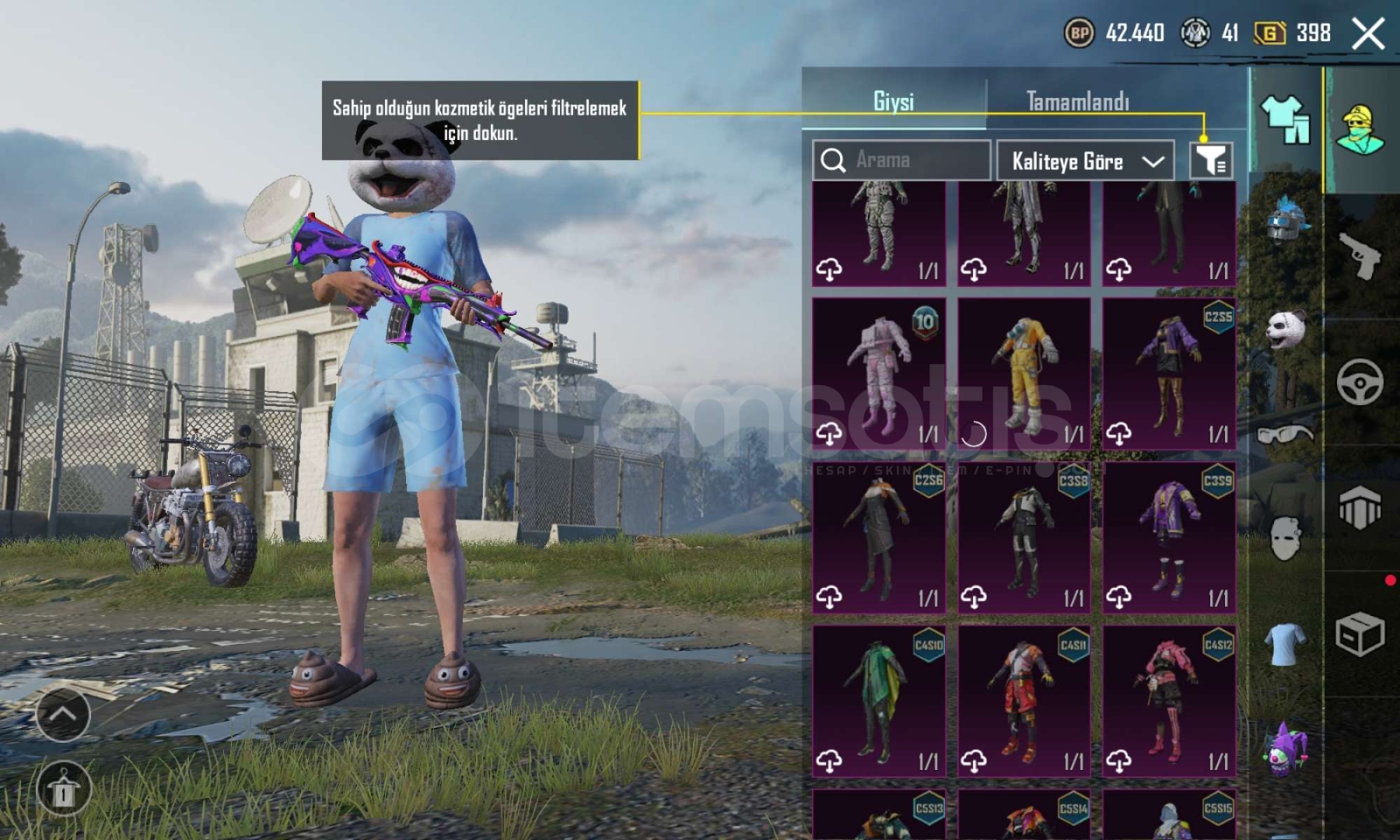
Task: Select the pink outfit with level 10 badge
Action: click(x=879, y=373)
